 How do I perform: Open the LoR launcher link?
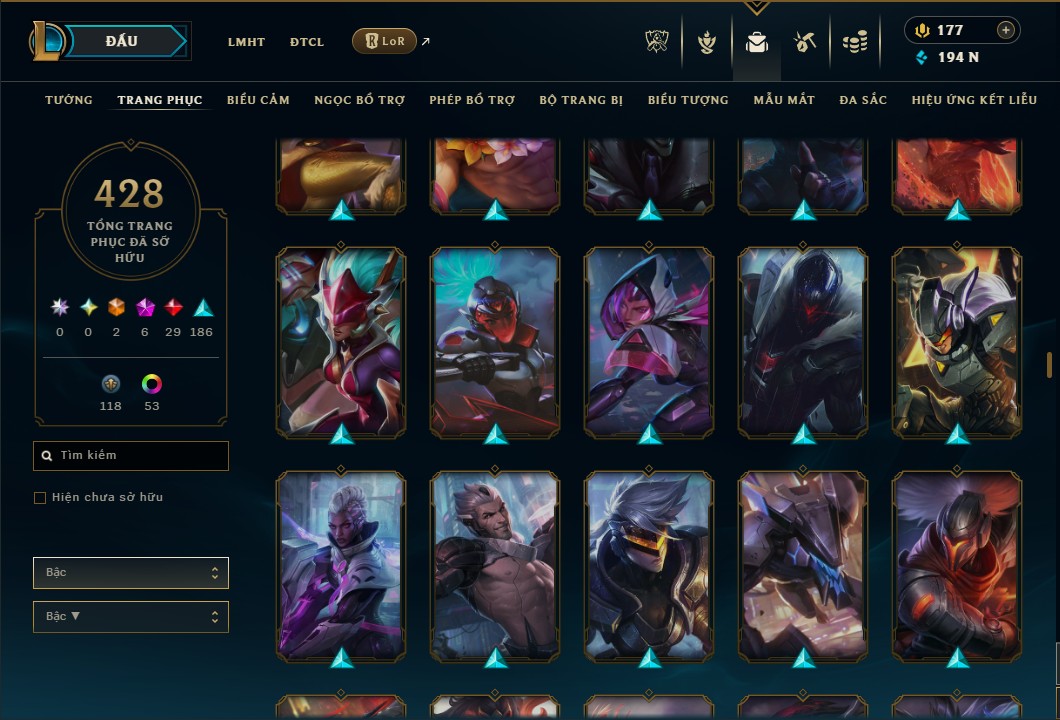[385, 41]
